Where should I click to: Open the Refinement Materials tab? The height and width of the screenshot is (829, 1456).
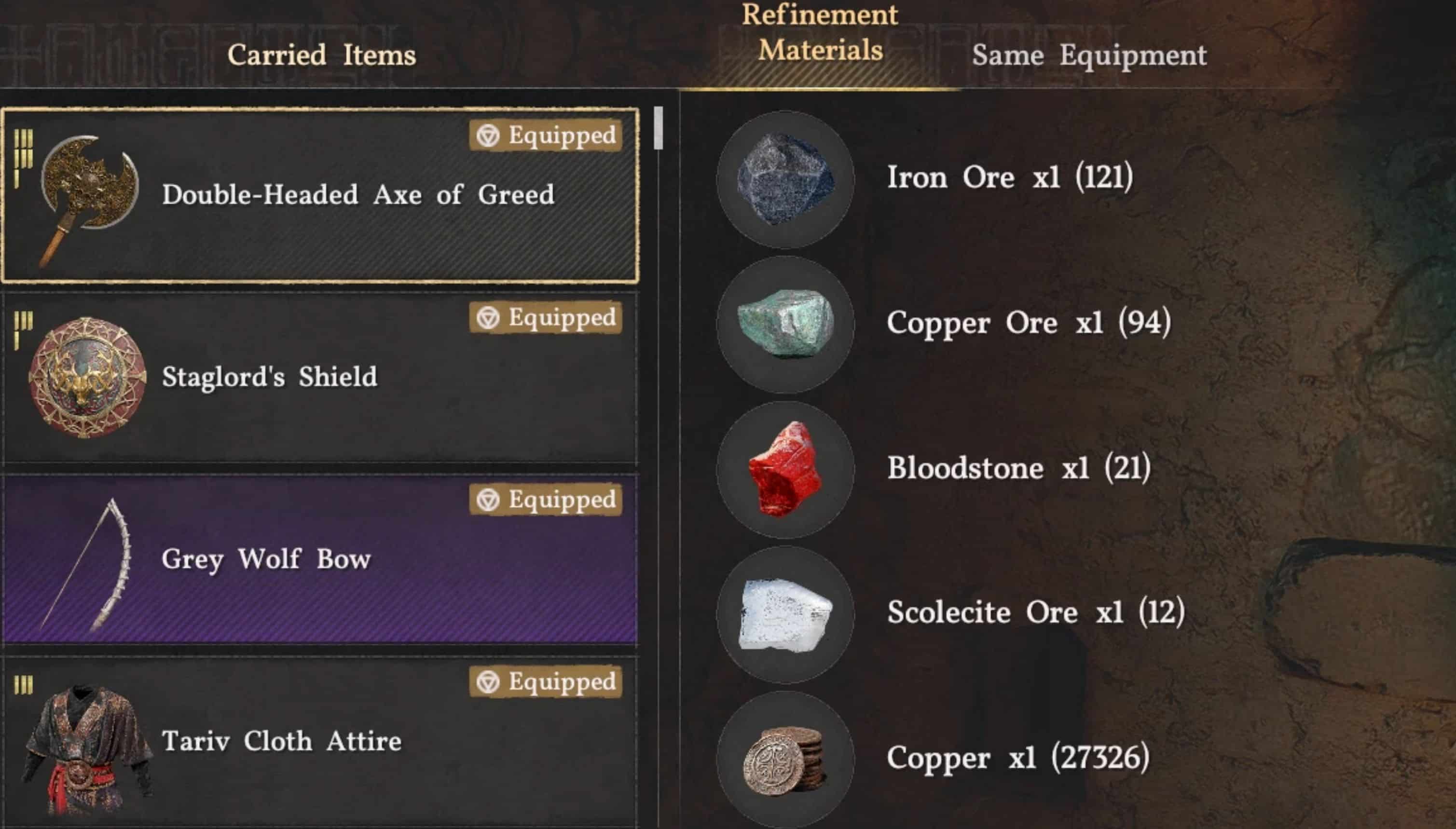pos(819,33)
